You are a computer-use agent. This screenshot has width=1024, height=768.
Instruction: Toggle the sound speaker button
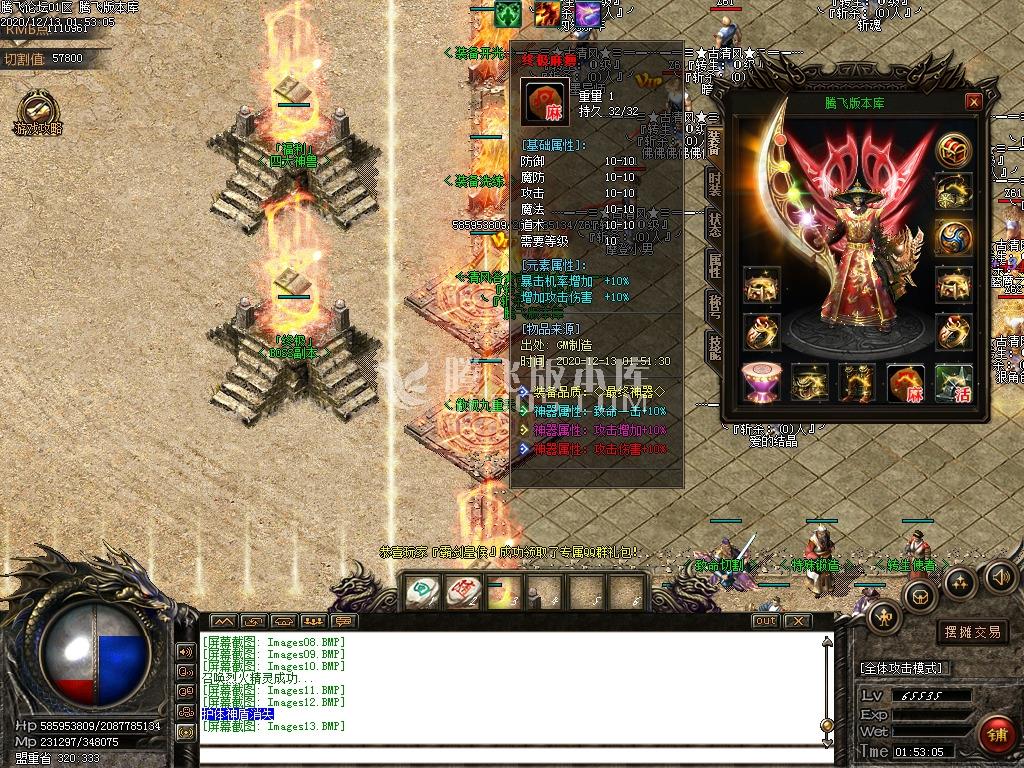pyautogui.click(x=1000, y=575)
